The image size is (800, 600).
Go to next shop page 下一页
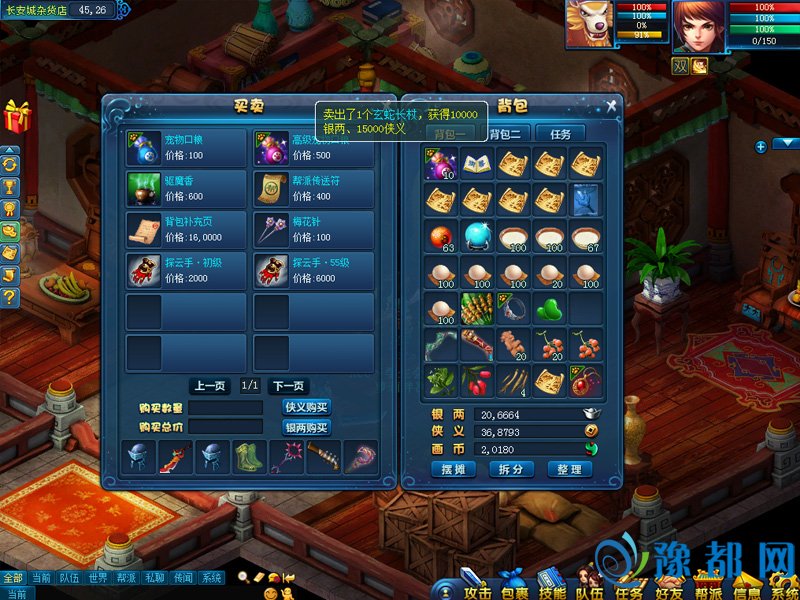pos(288,386)
